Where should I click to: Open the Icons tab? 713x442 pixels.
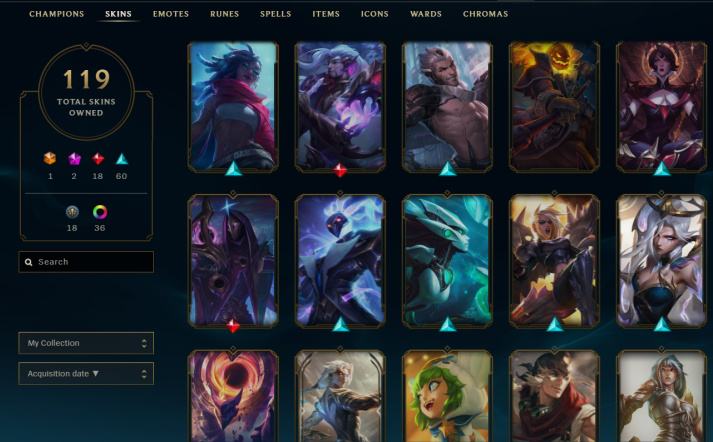pos(375,14)
